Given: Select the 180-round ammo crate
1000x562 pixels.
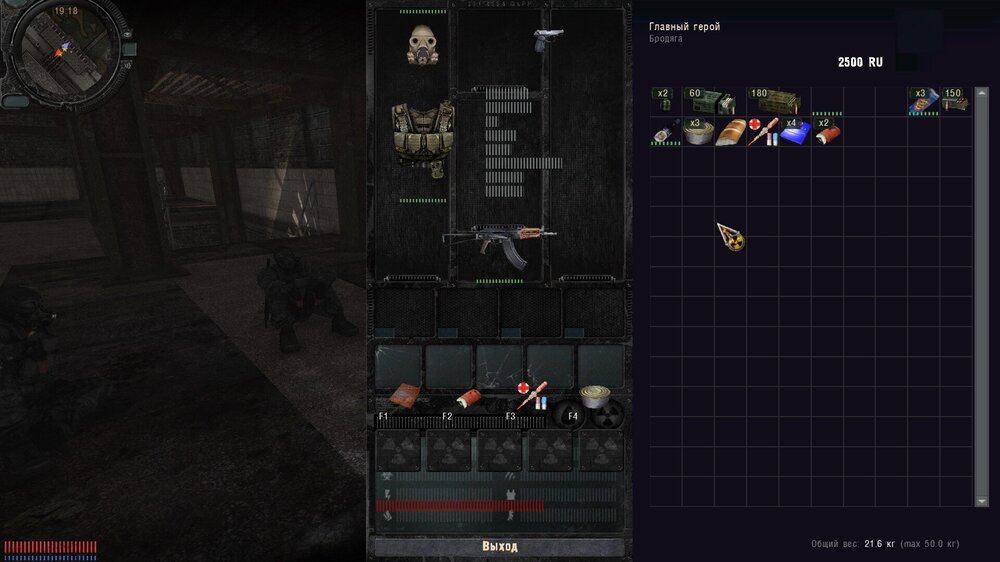Looking at the screenshot, I should [776, 102].
